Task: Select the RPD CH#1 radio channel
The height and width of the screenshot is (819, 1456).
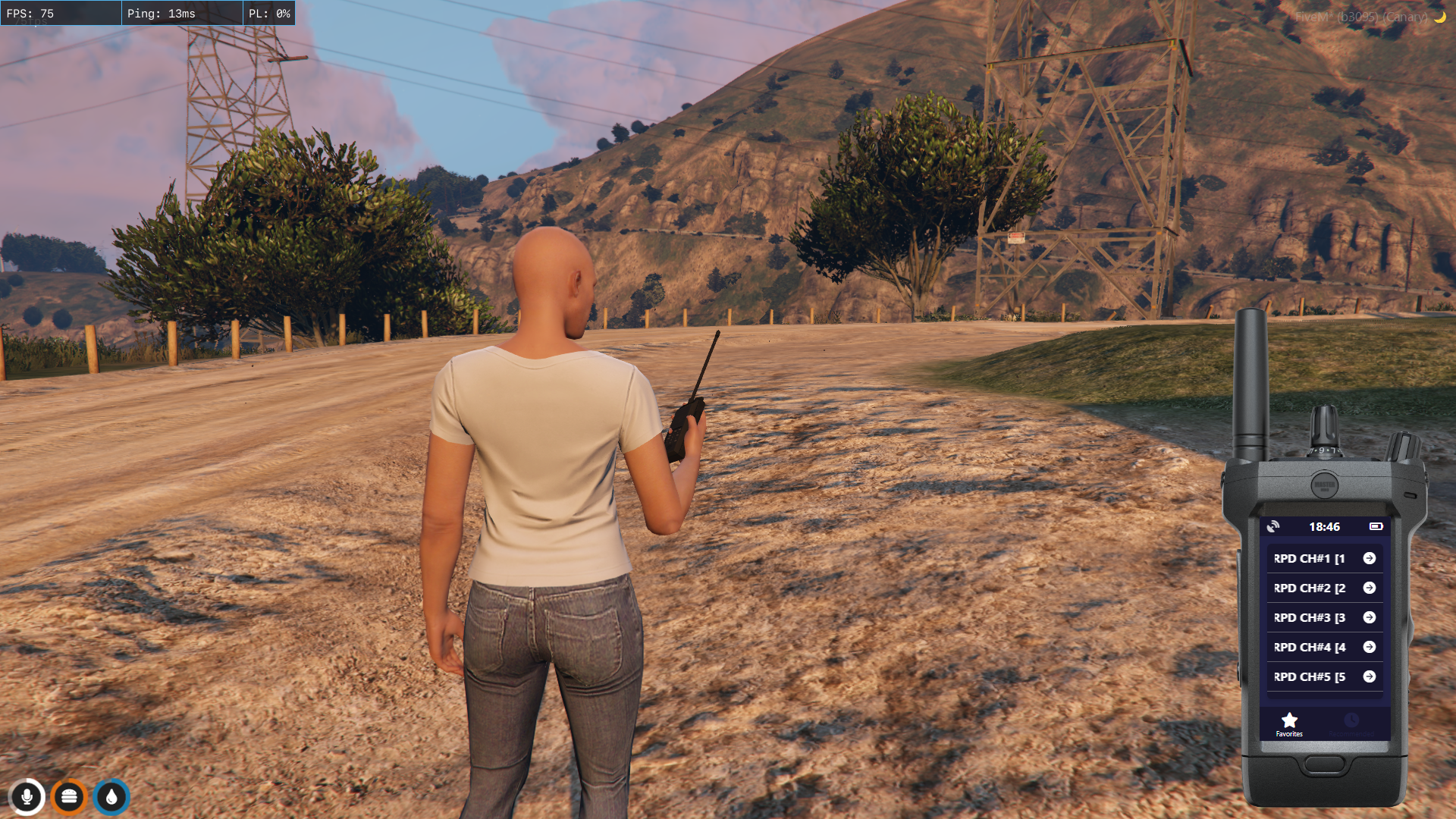Action: [1324, 558]
